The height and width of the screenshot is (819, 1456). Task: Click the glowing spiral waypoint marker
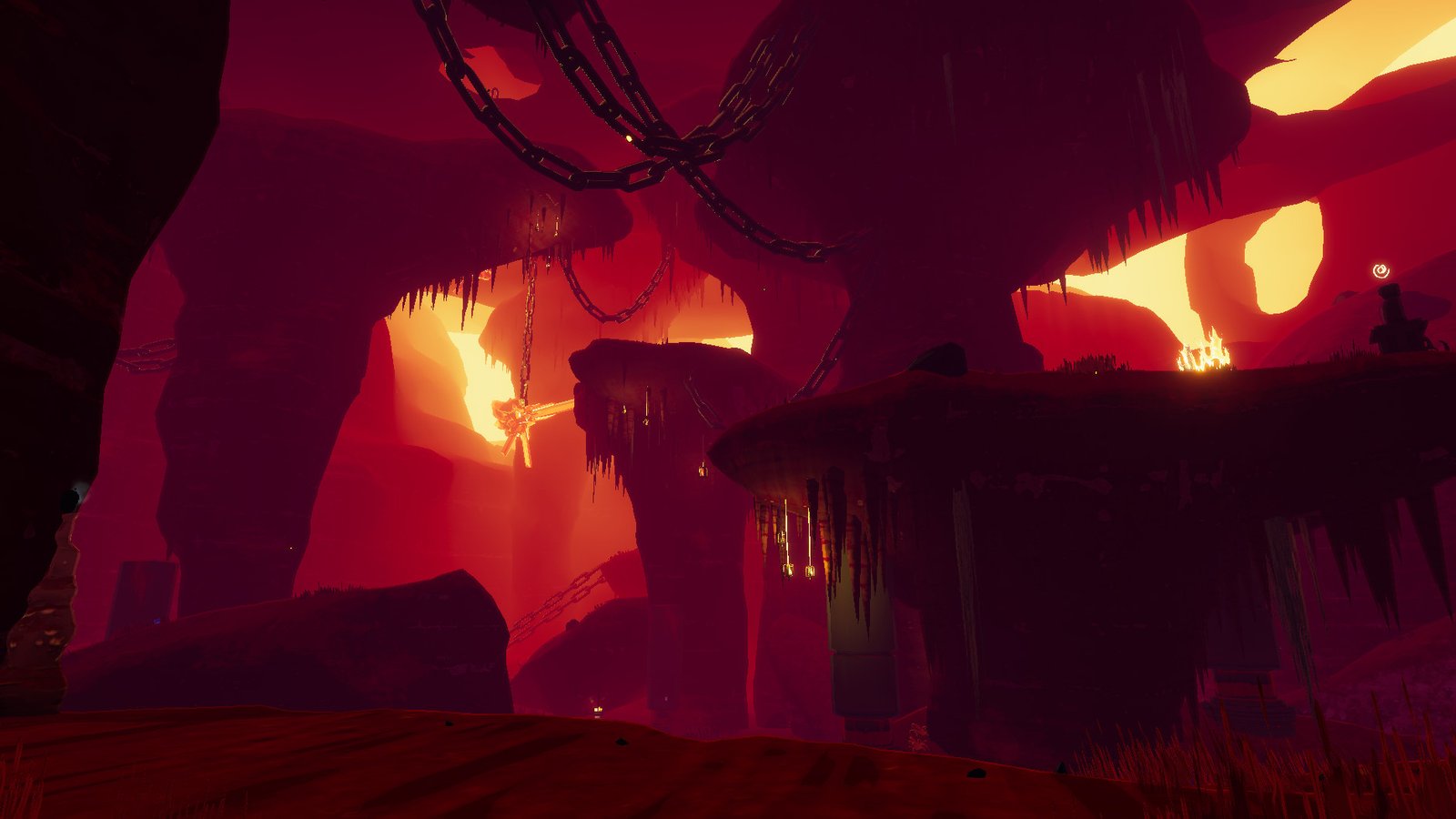click(1380, 270)
